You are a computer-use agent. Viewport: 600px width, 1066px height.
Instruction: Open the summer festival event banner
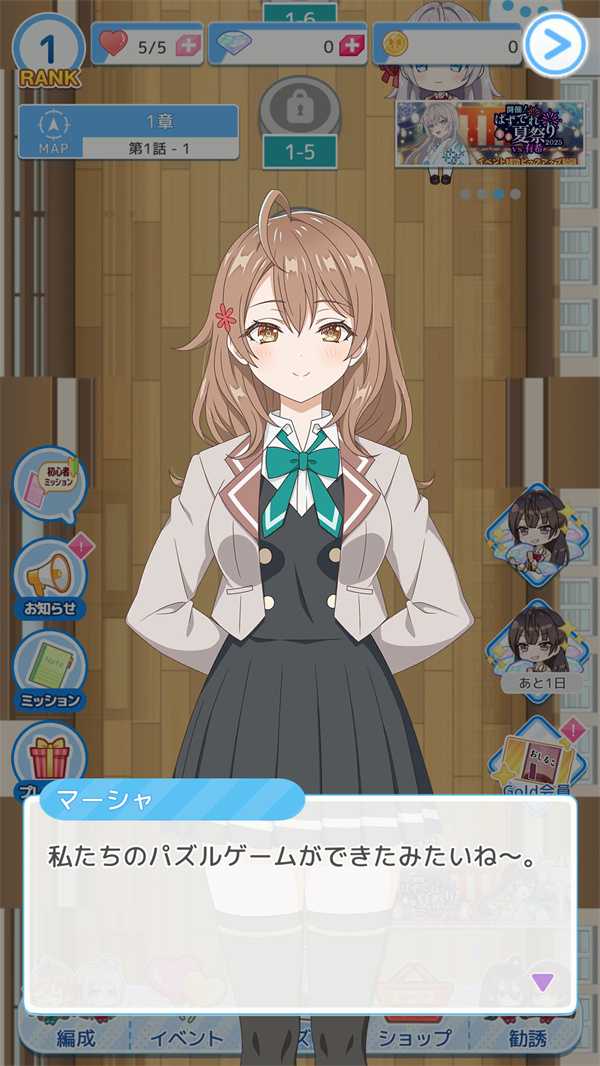(x=489, y=133)
